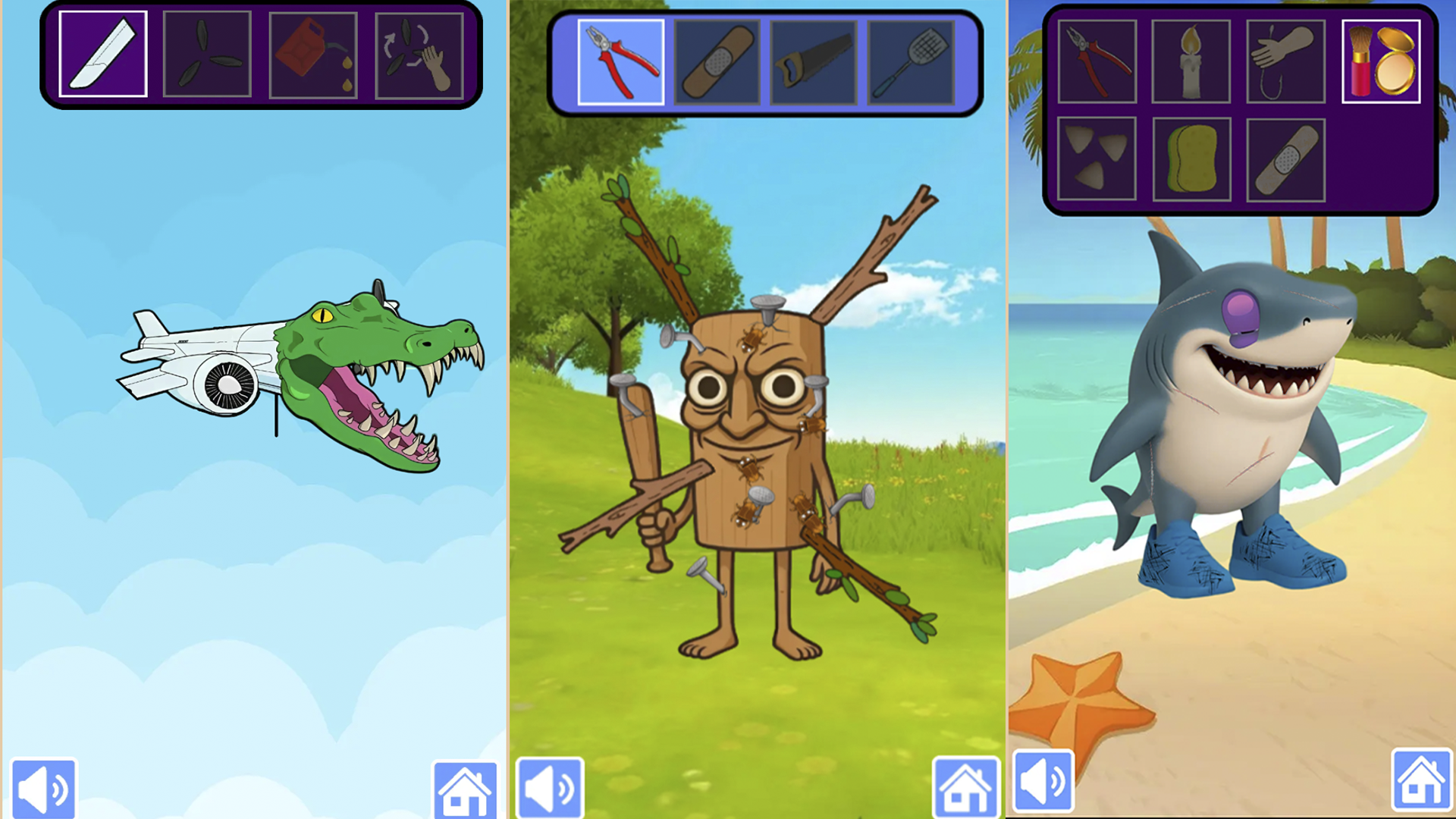Toggle the speaker in the log character scene

coord(551,786)
